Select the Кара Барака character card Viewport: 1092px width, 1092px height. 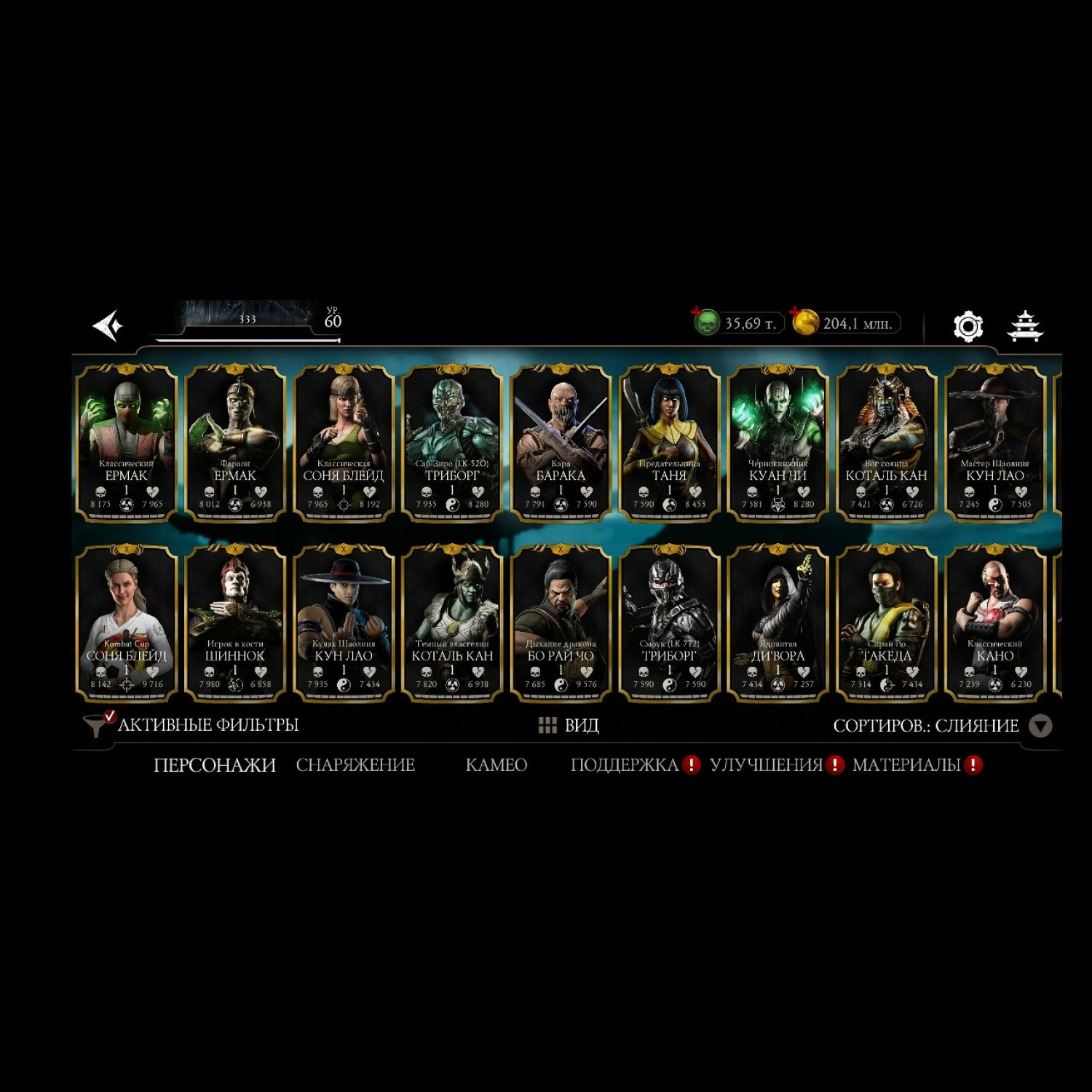pos(561,443)
